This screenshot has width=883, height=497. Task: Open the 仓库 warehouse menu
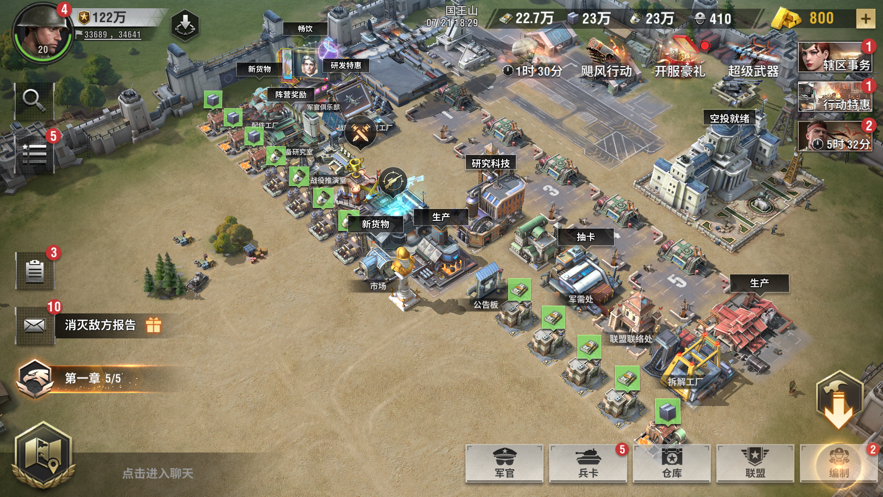[671, 462]
